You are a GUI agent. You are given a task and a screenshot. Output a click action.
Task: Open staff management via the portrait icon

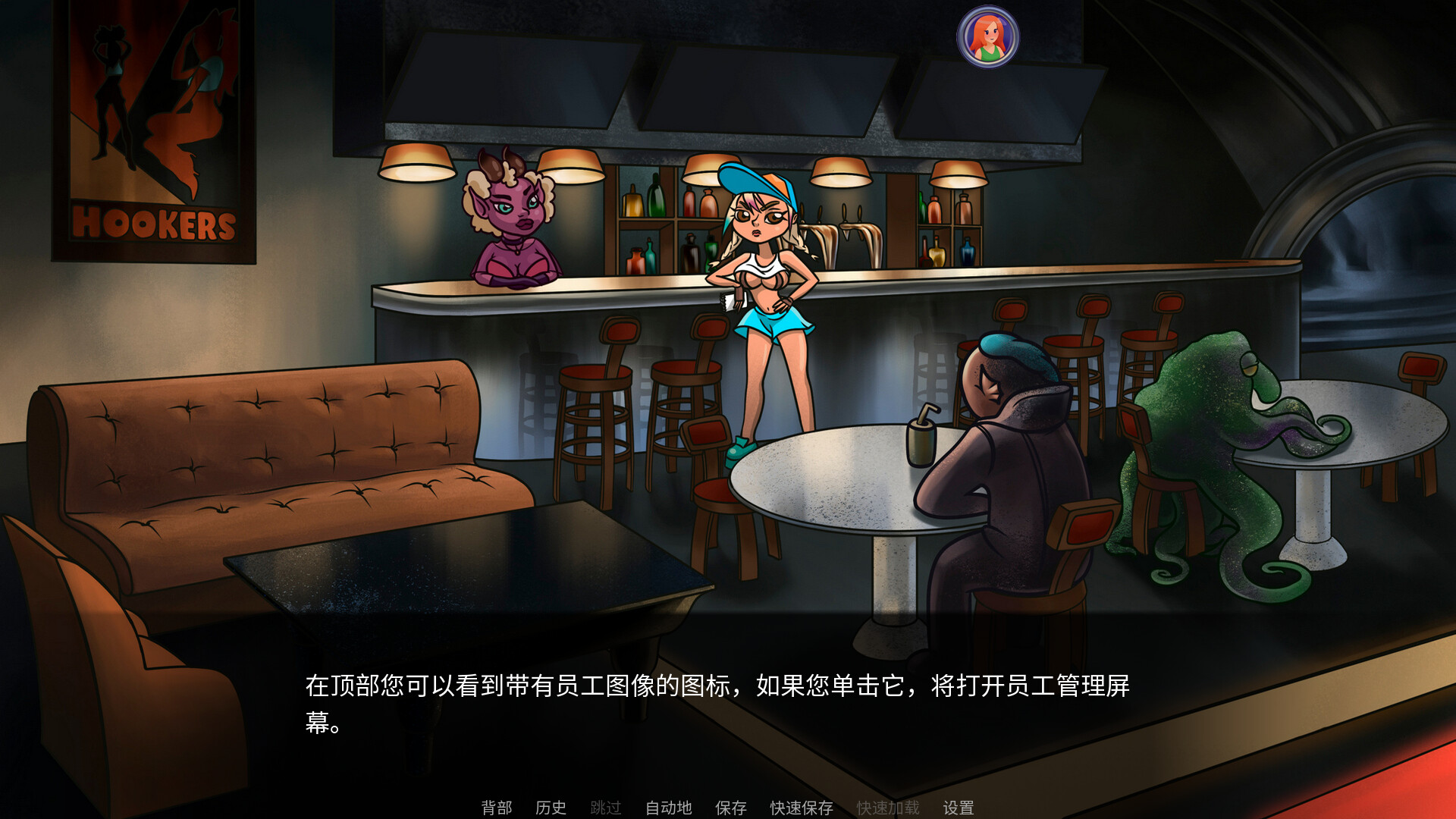pyautogui.click(x=987, y=34)
